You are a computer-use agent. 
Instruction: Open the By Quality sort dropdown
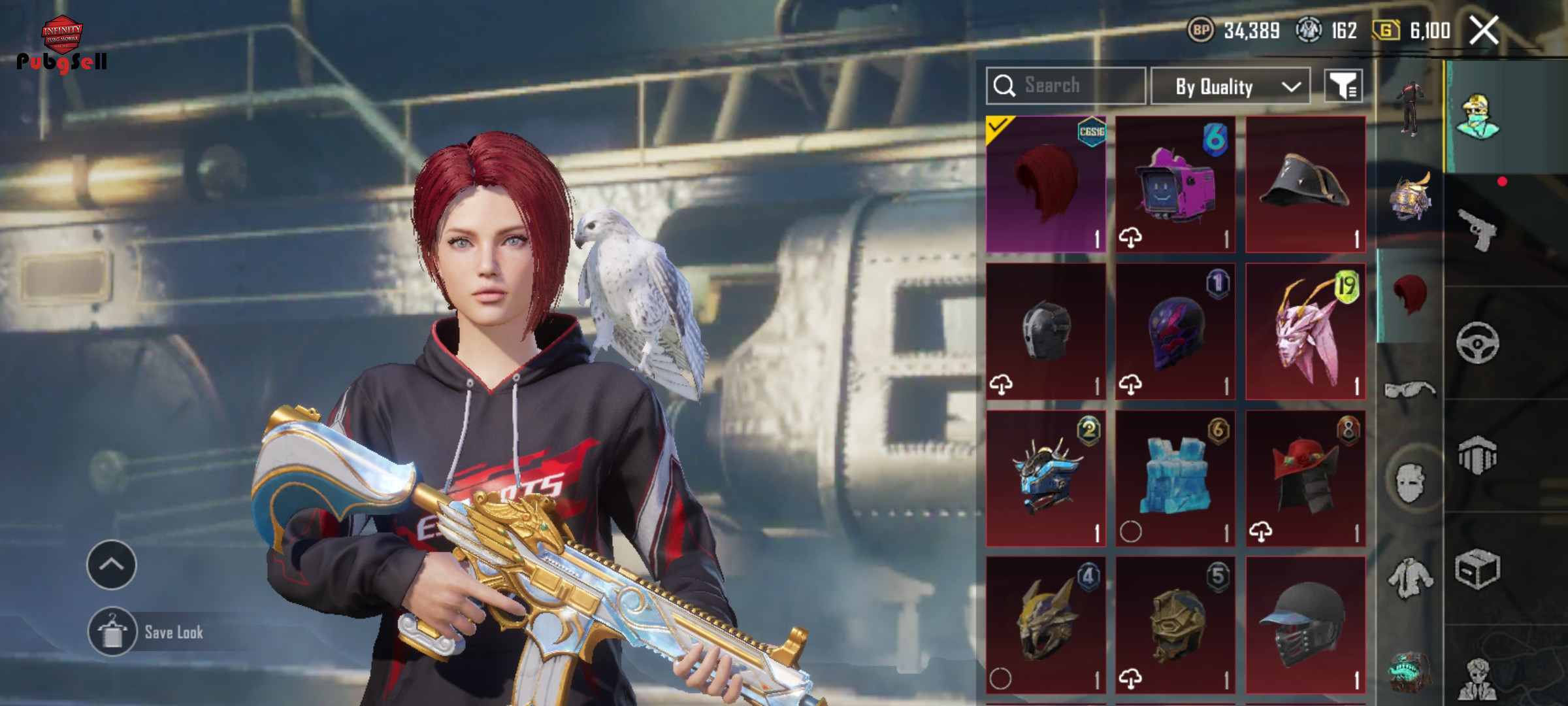coord(1230,86)
